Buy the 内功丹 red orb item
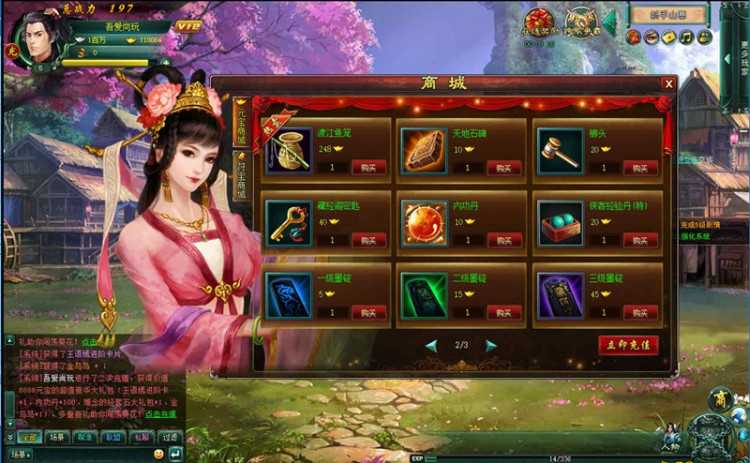This screenshot has width=750, height=463. point(504,239)
